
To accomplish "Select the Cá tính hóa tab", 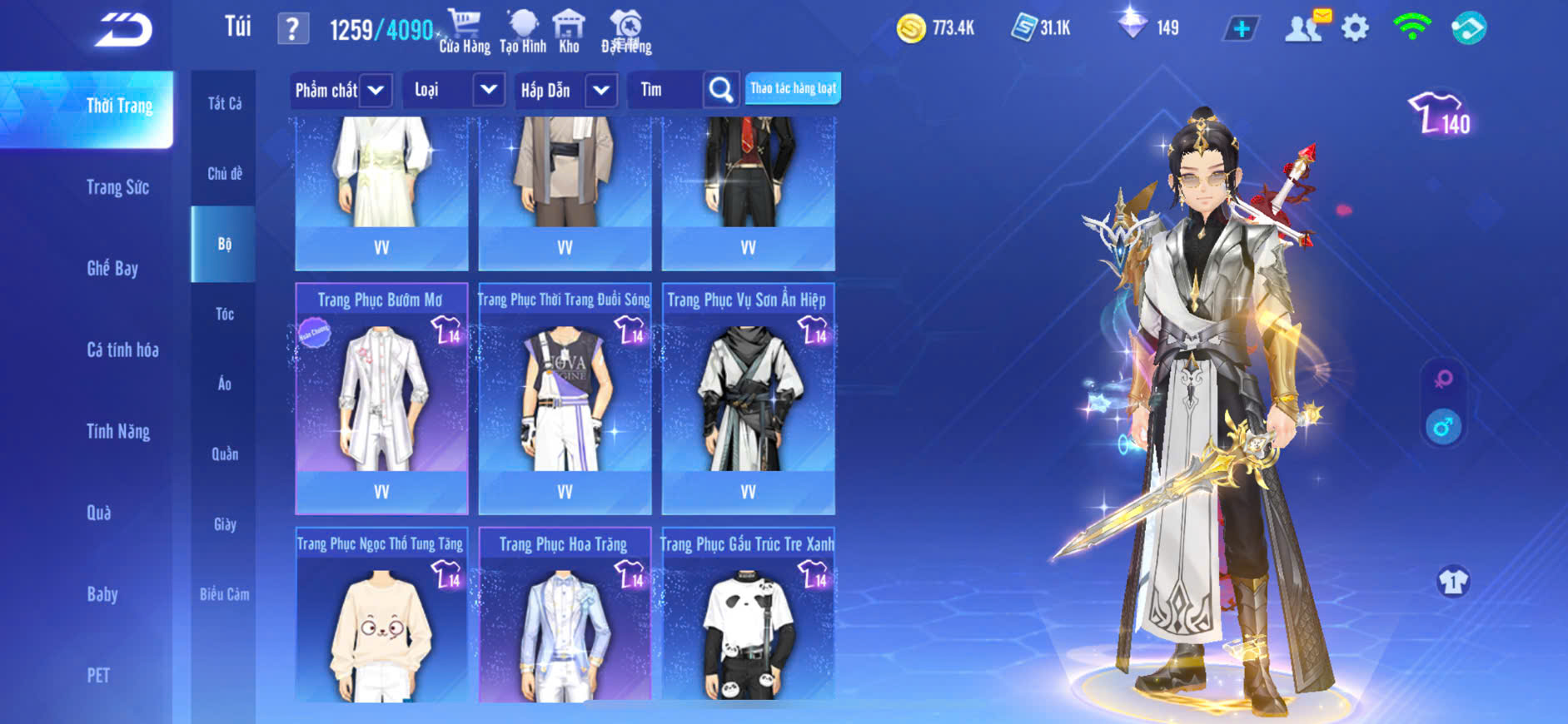I will click(122, 350).
